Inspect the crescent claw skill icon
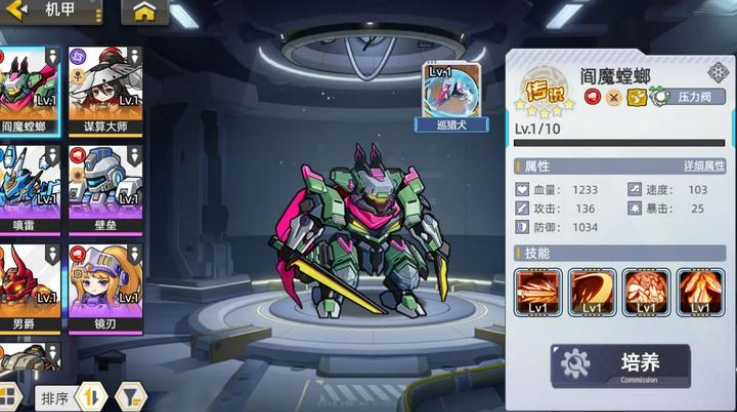This screenshot has height=412, width=737. (592, 292)
